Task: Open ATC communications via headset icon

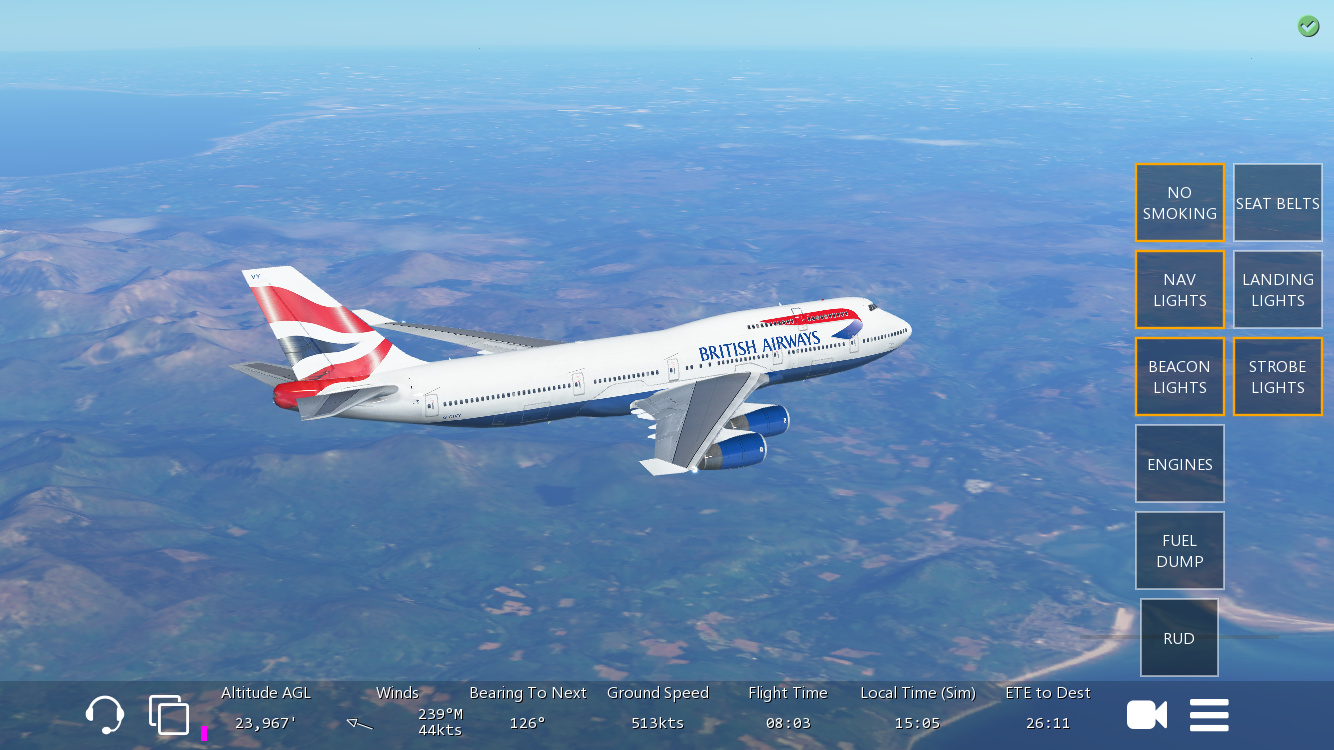Action: (105, 715)
